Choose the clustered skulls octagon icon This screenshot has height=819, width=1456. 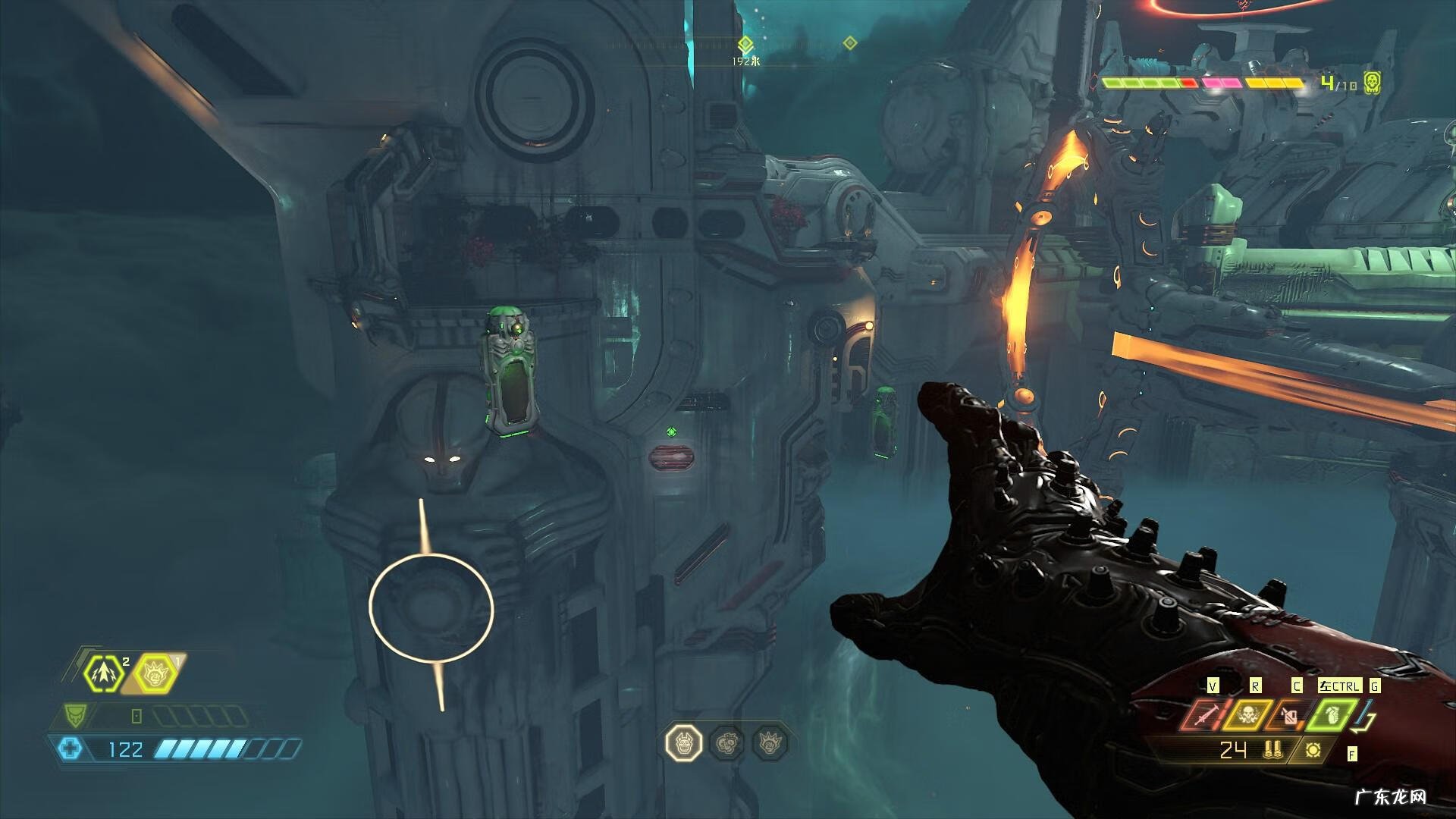pos(728,742)
